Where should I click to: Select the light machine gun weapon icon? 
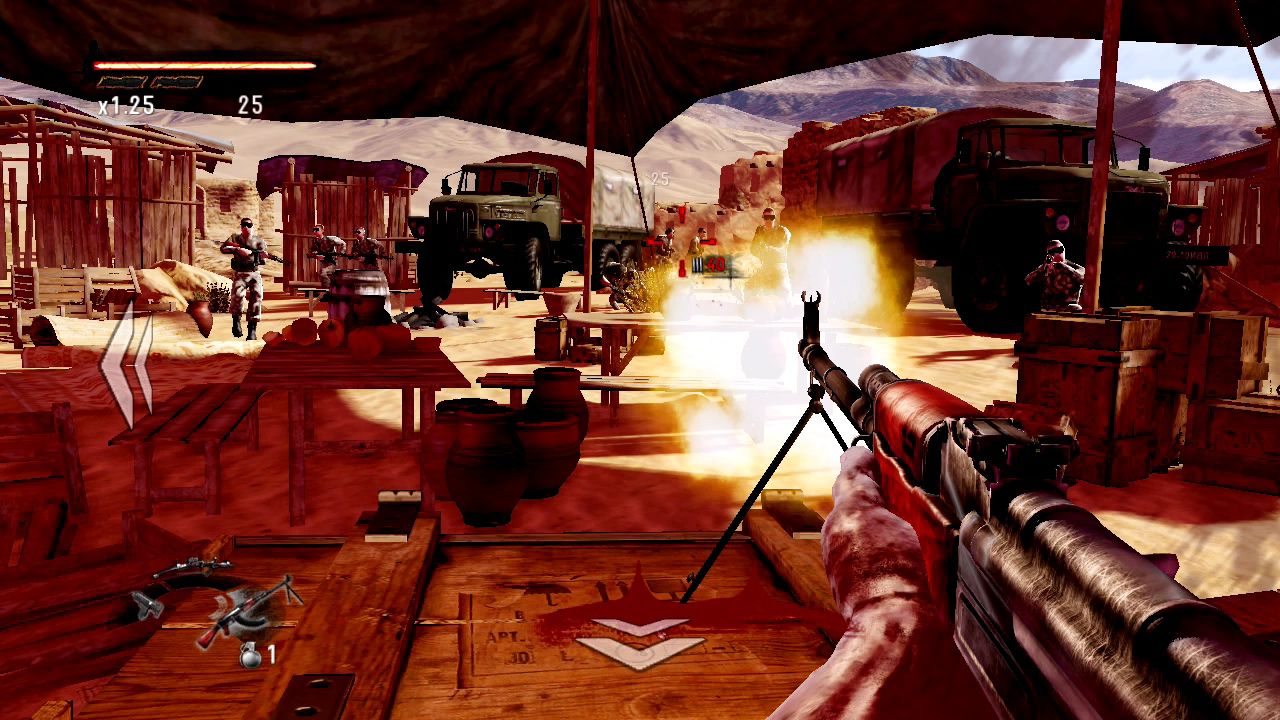248,610
